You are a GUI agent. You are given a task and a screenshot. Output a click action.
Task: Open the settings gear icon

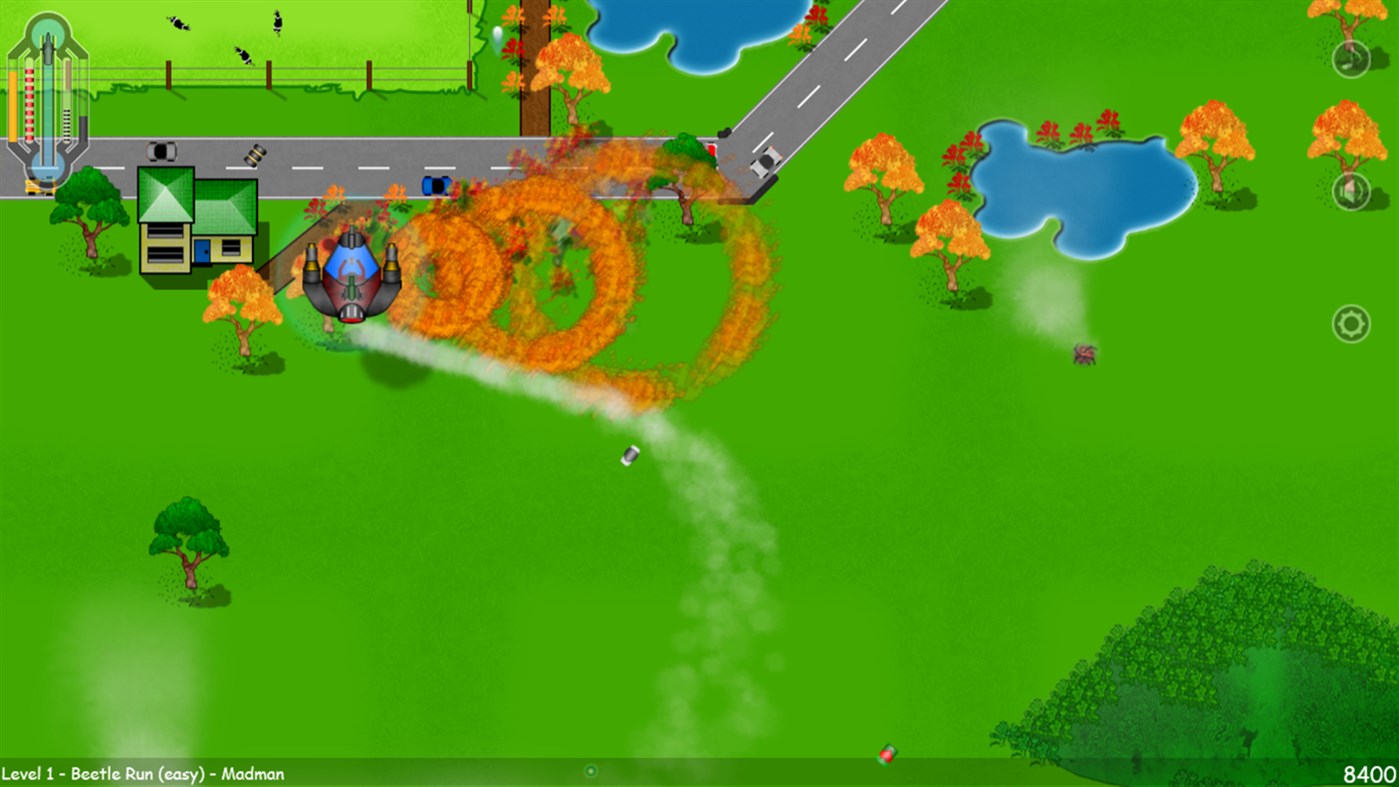pyautogui.click(x=1353, y=323)
